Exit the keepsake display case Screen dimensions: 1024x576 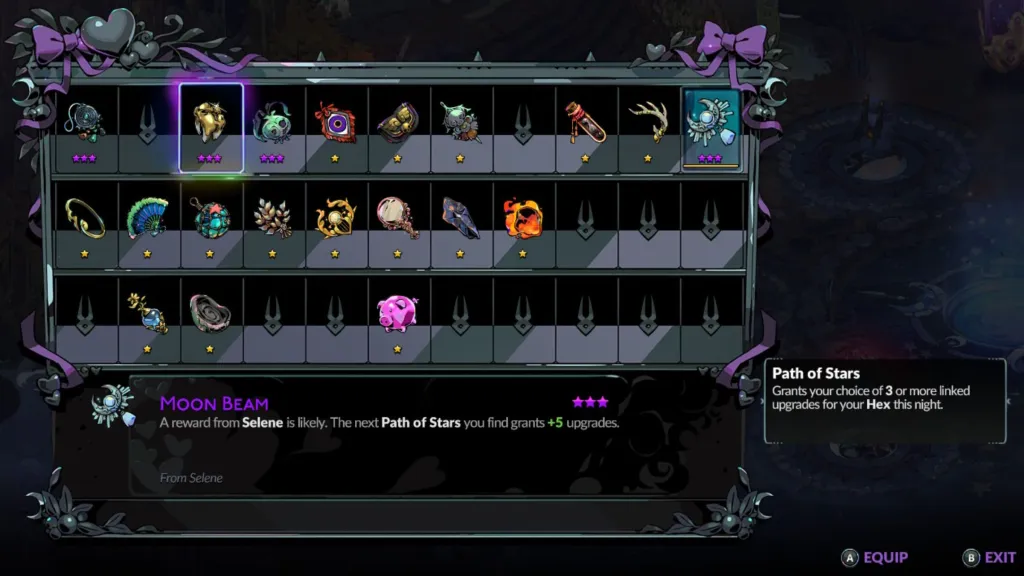click(990, 558)
